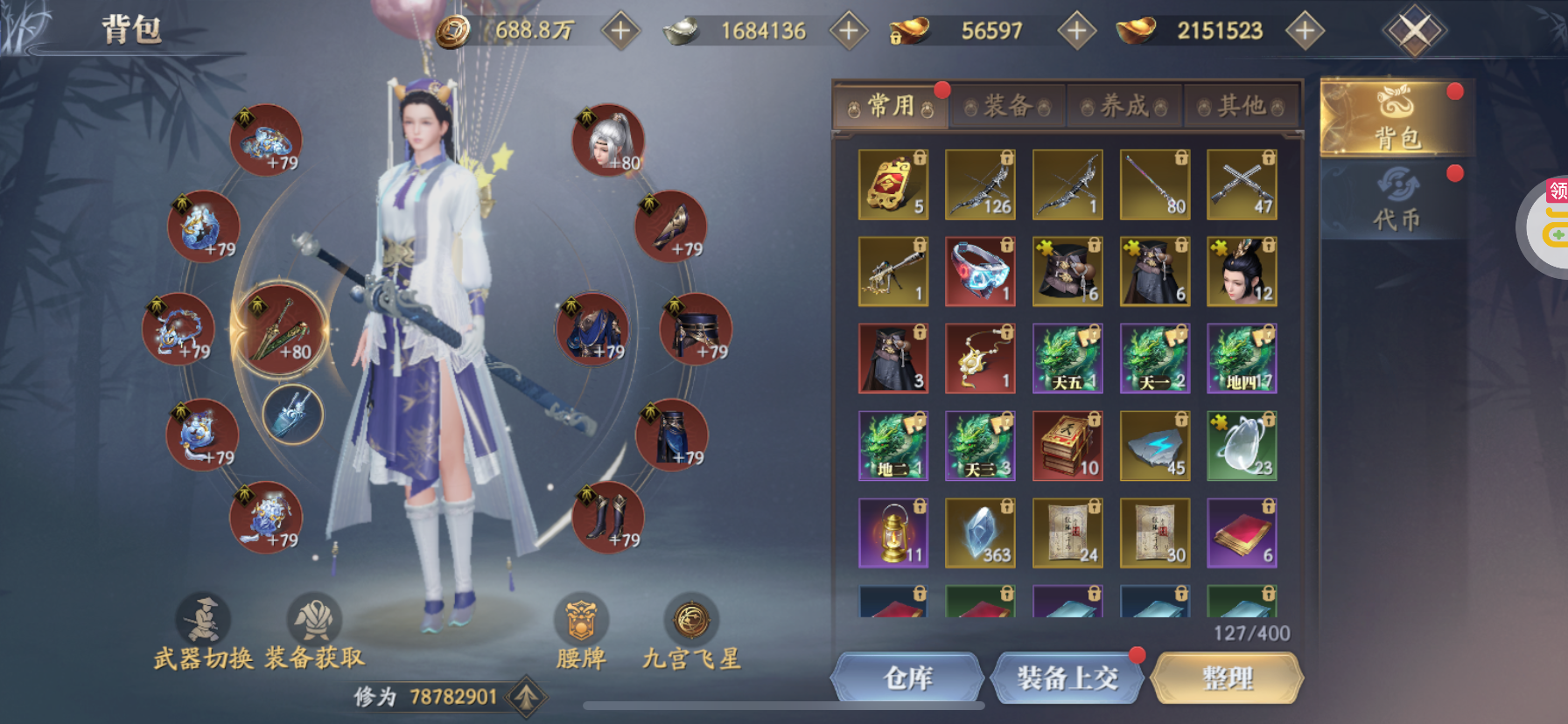This screenshot has height=724, width=1568.
Task: Open the 代币 side tab
Action: (x=1396, y=199)
